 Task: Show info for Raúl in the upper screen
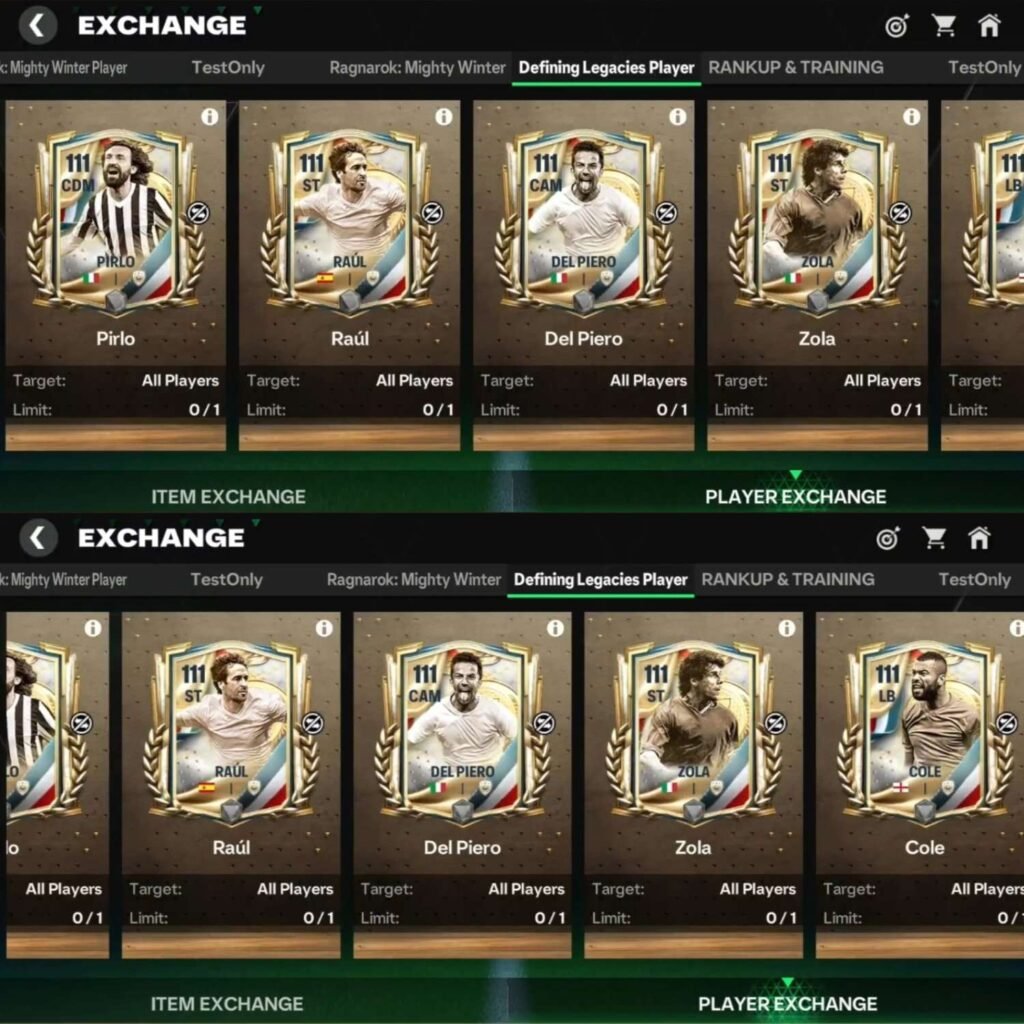click(x=444, y=117)
